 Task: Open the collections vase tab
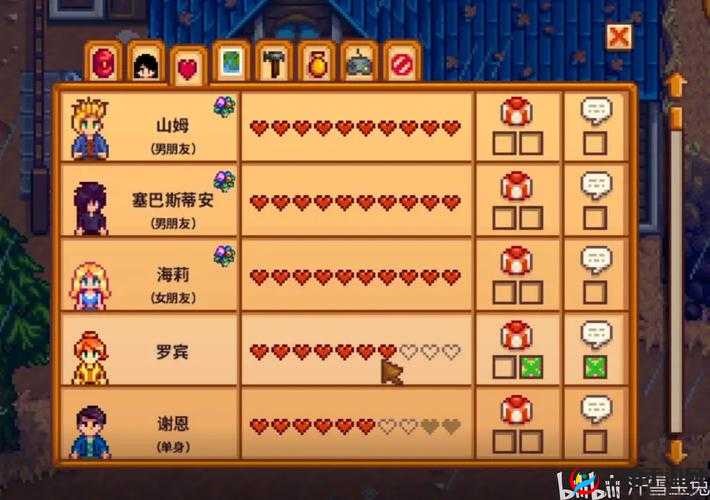(x=315, y=62)
